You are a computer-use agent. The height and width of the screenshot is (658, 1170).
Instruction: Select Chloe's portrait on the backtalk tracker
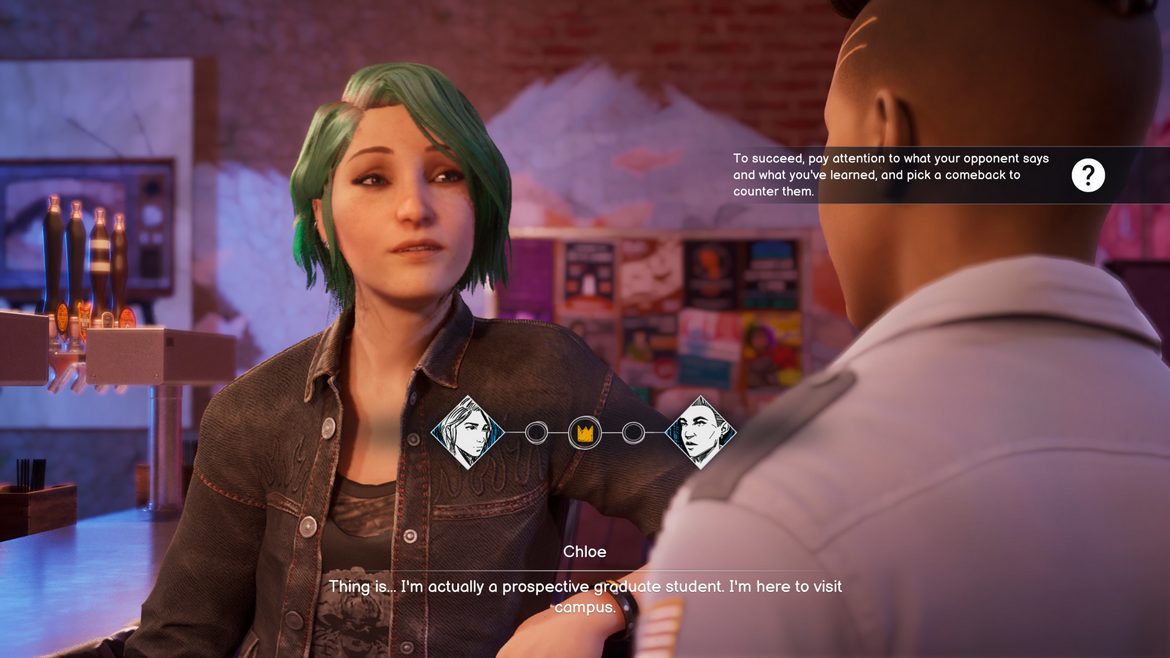[x=467, y=432]
